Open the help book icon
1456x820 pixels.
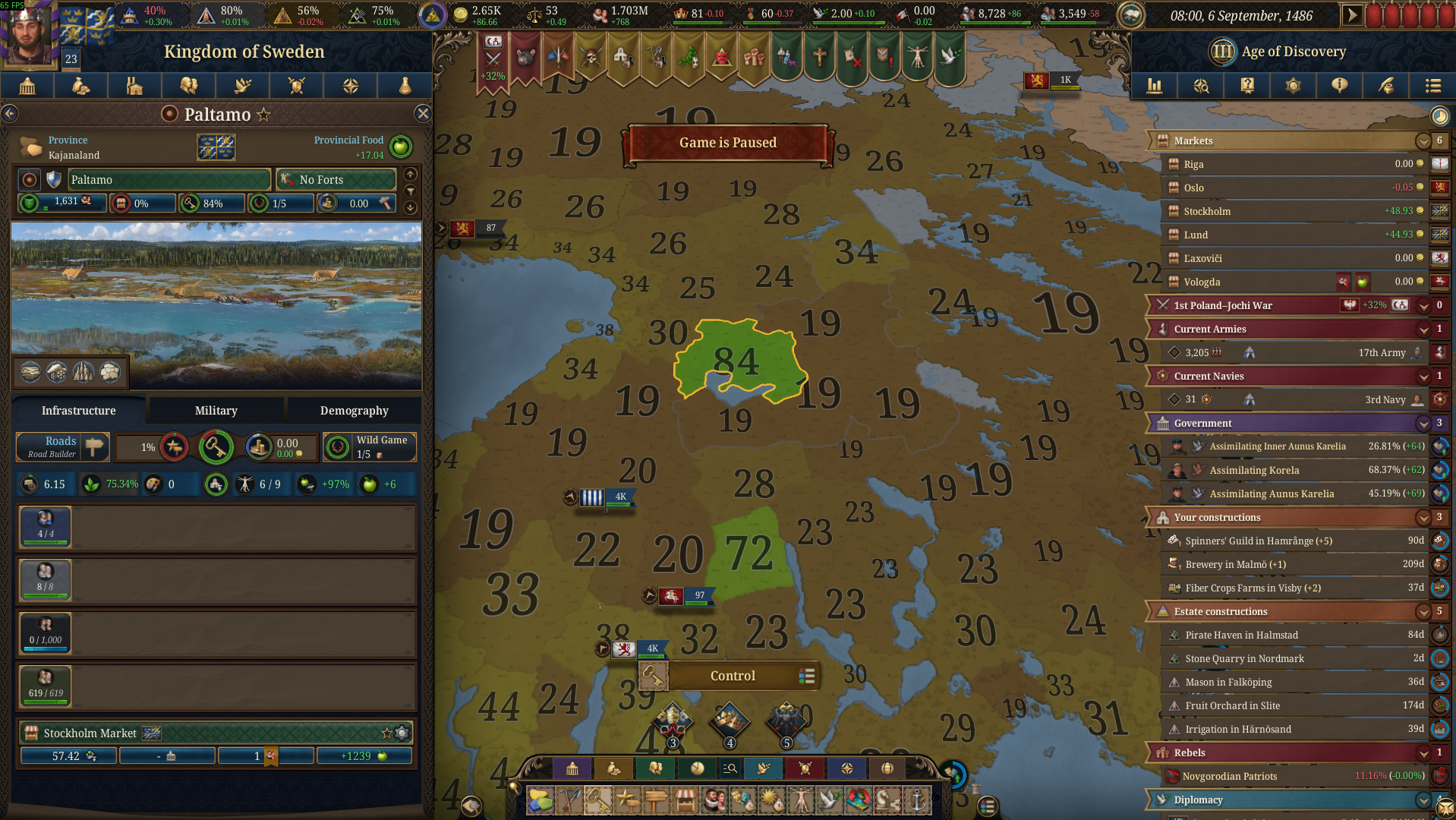pyautogui.click(x=1246, y=86)
